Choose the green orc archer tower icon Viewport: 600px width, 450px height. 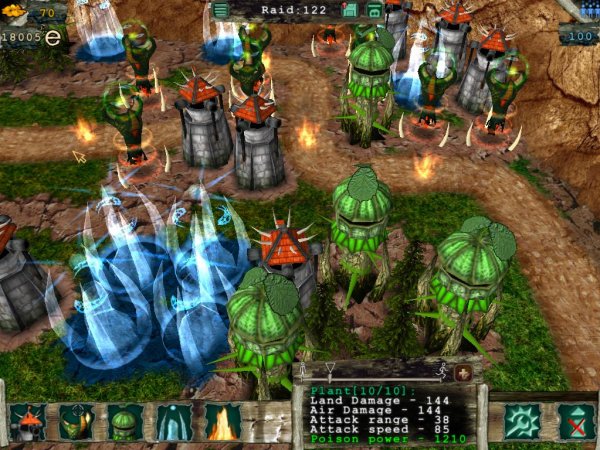point(76,422)
